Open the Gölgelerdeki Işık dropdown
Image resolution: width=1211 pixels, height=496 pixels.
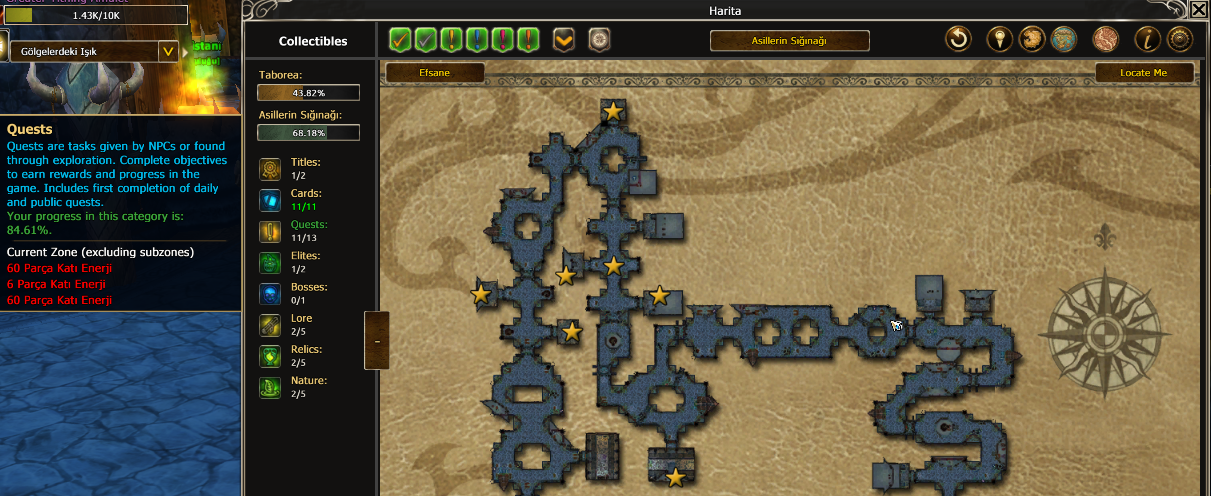(168, 51)
